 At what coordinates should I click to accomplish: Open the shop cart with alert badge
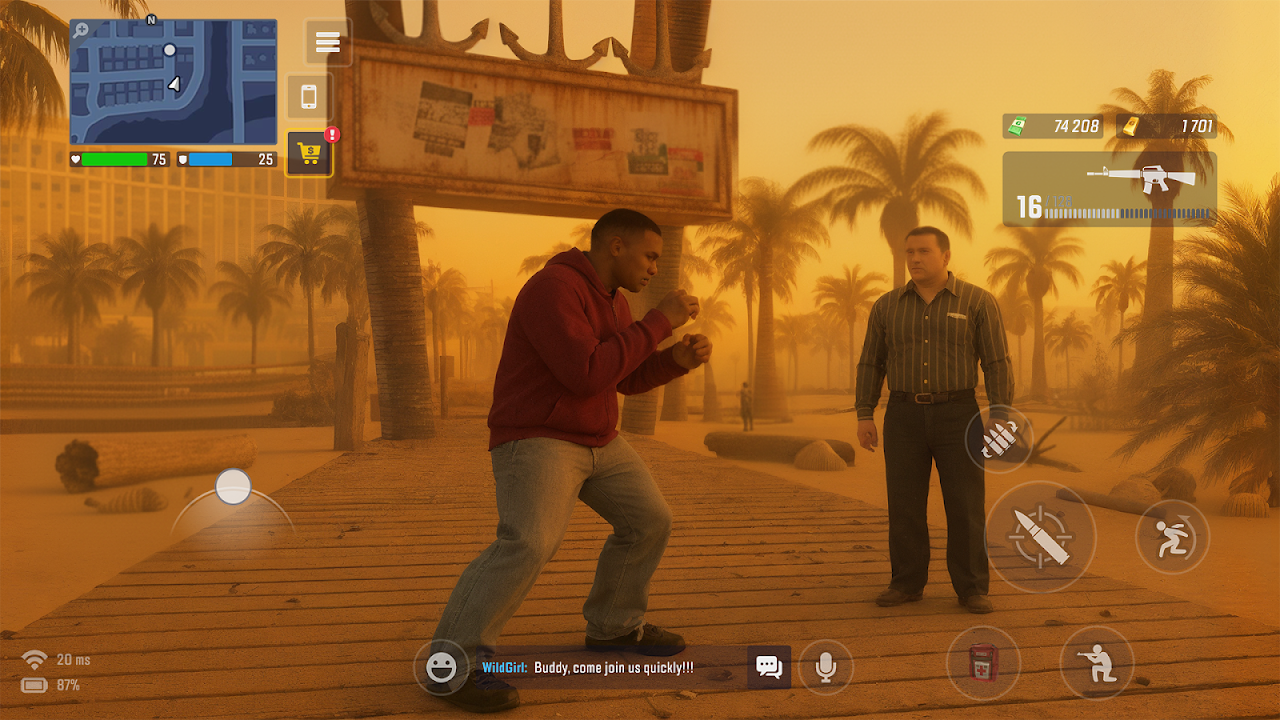pyautogui.click(x=309, y=154)
